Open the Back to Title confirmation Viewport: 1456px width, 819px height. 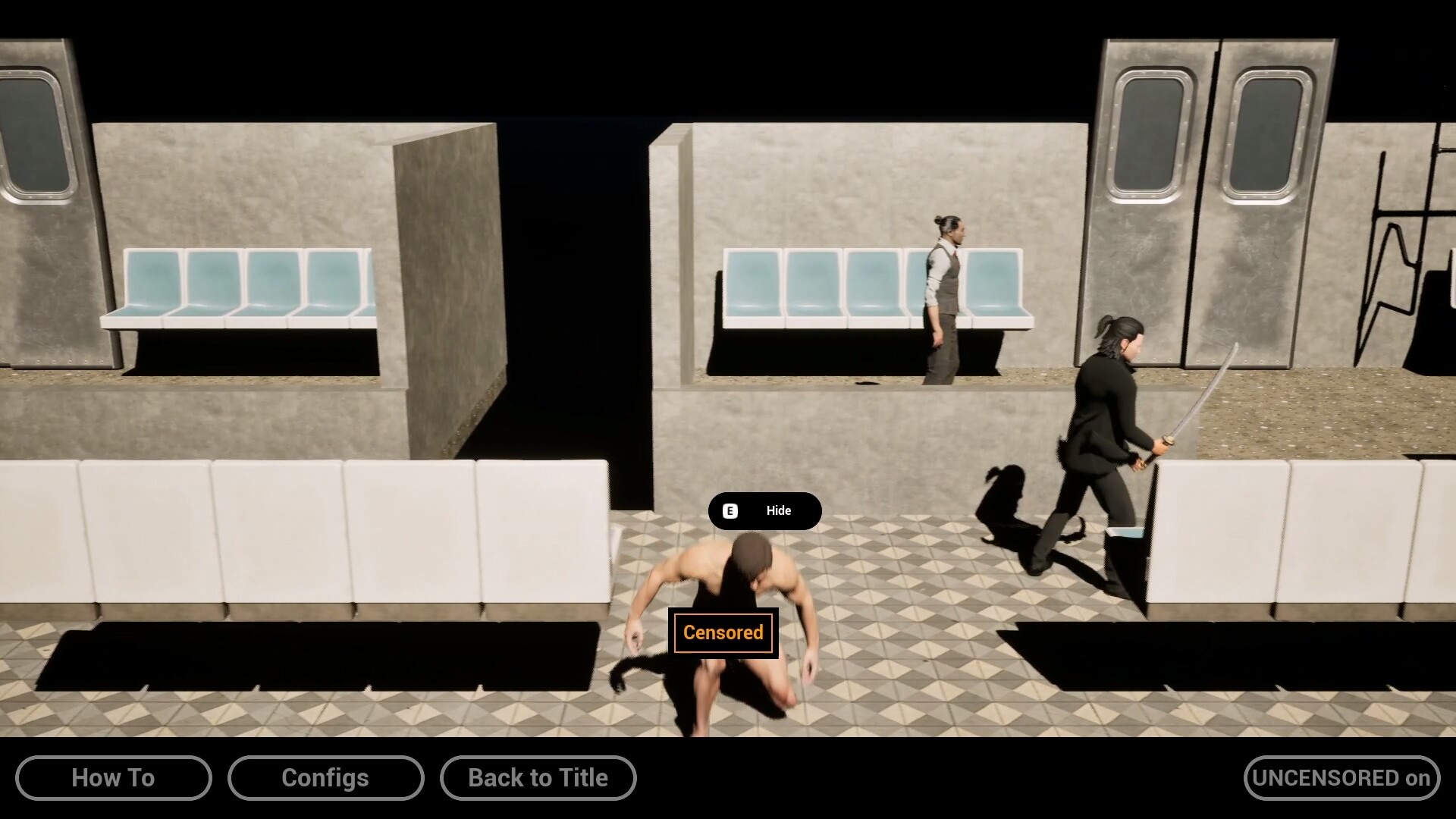[x=538, y=777]
